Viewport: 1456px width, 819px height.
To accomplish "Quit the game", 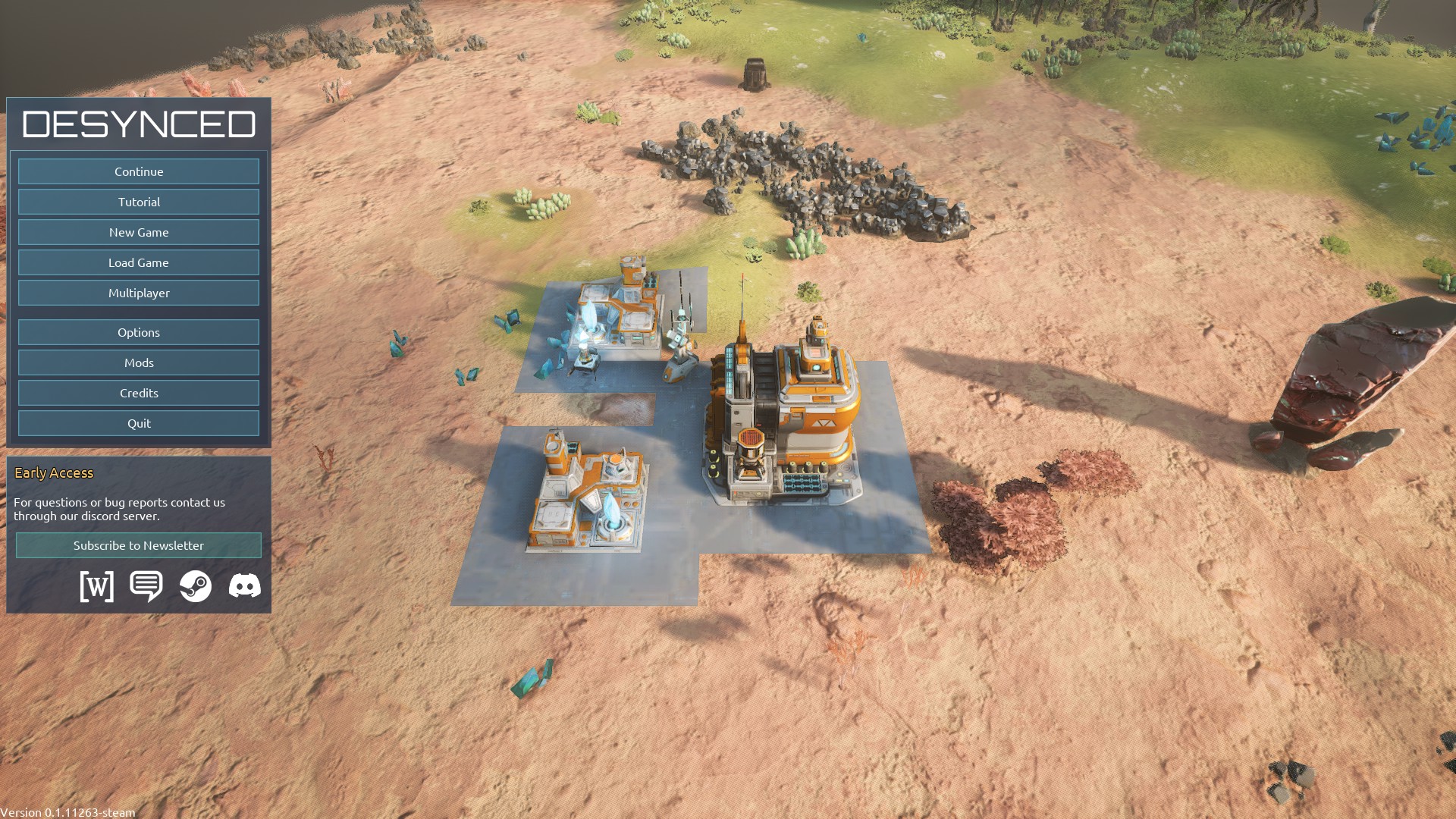I will (x=139, y=423).
